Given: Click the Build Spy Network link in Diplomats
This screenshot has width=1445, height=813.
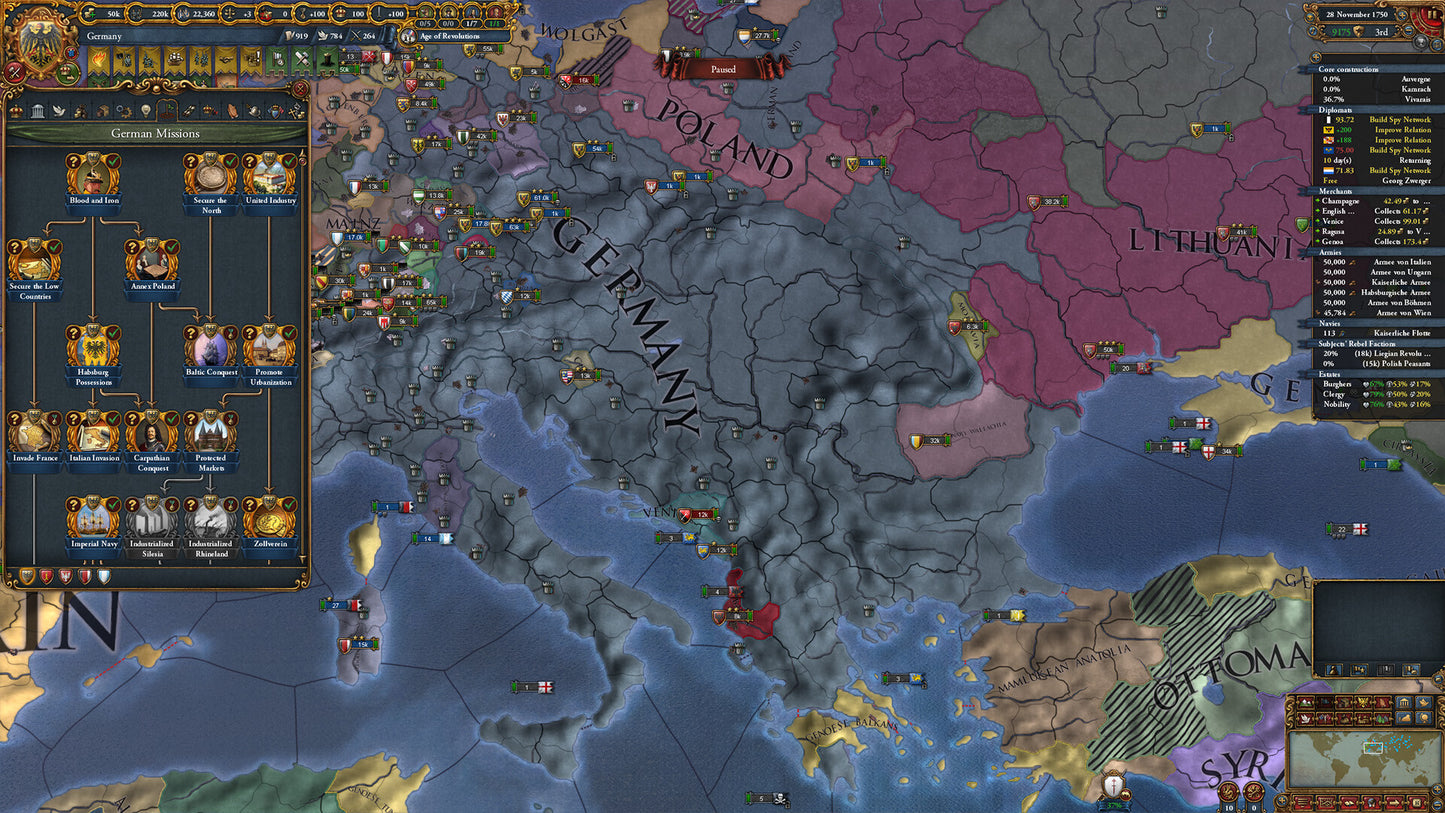Looking at the screenshot, I should [x=1400, y=120].
